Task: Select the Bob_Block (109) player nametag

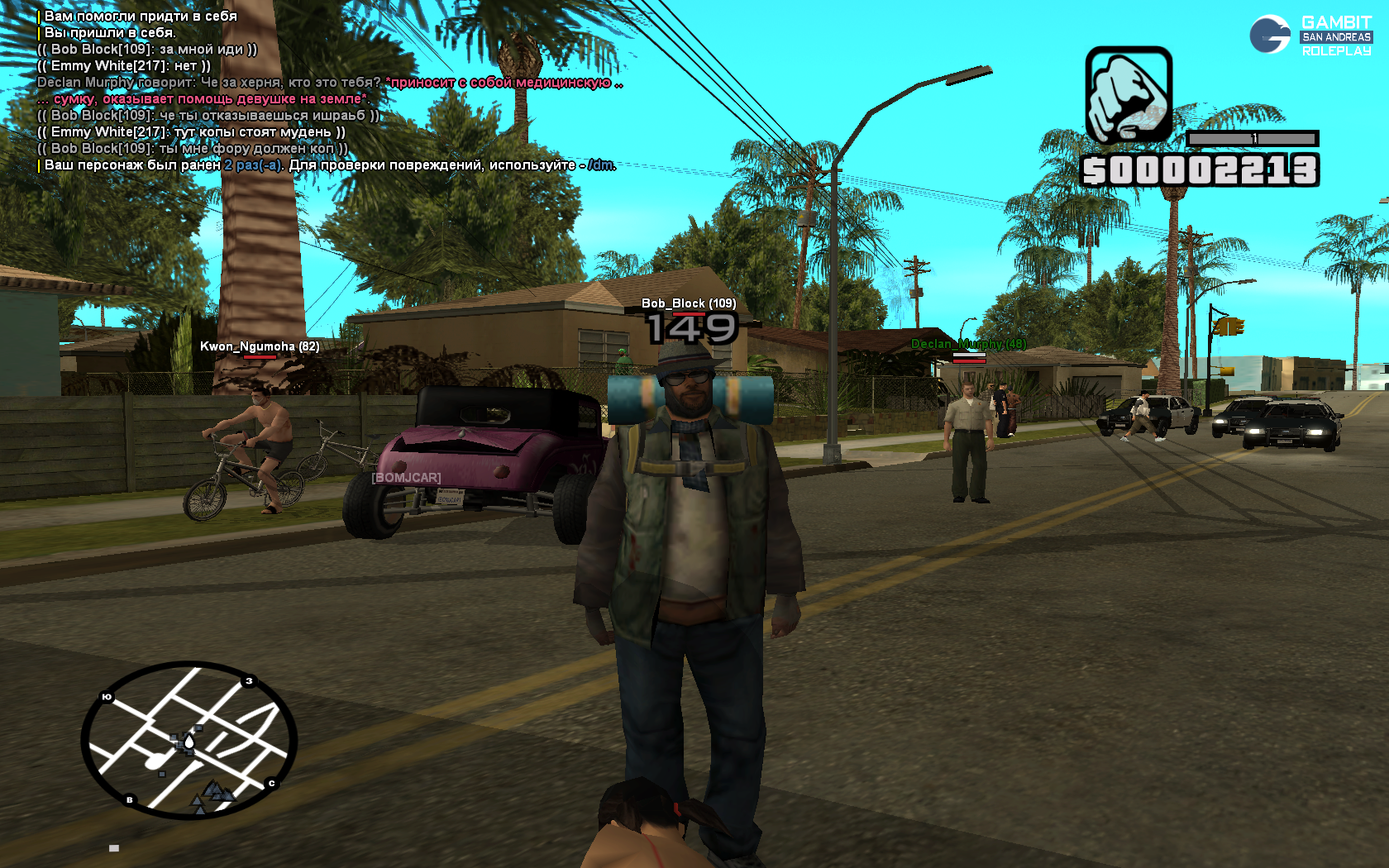Action: (x=688, y=303)
